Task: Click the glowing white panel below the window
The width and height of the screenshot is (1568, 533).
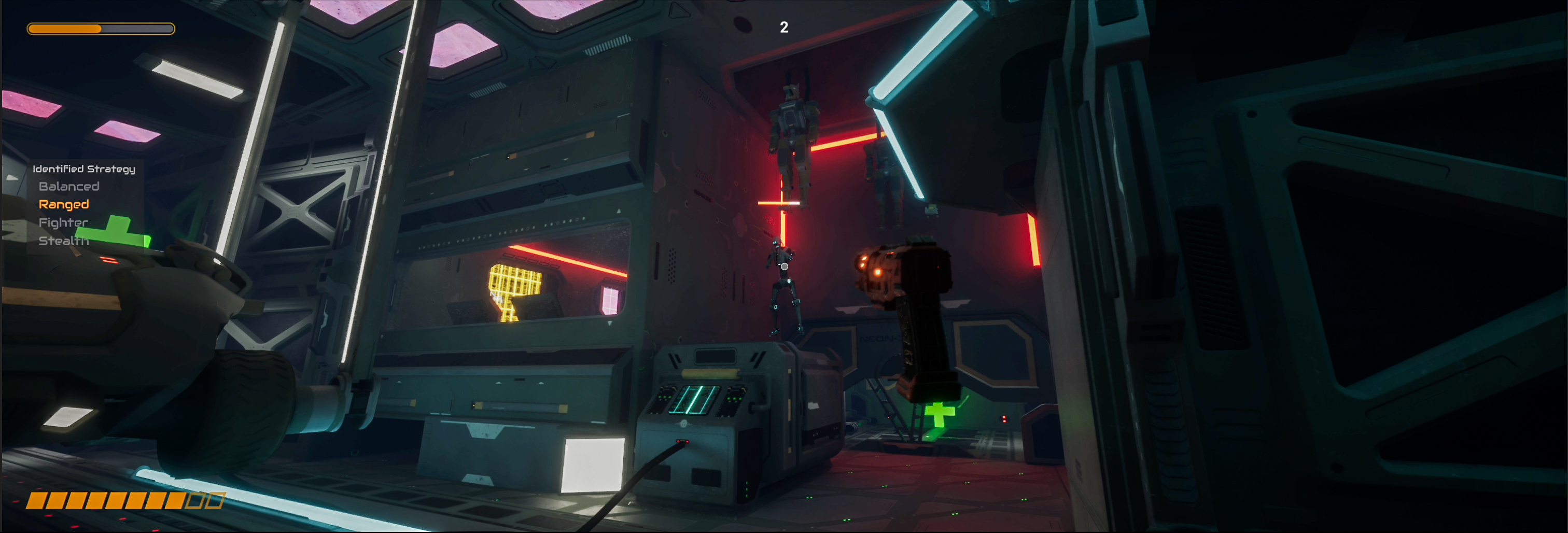Action: pos(594,466)
